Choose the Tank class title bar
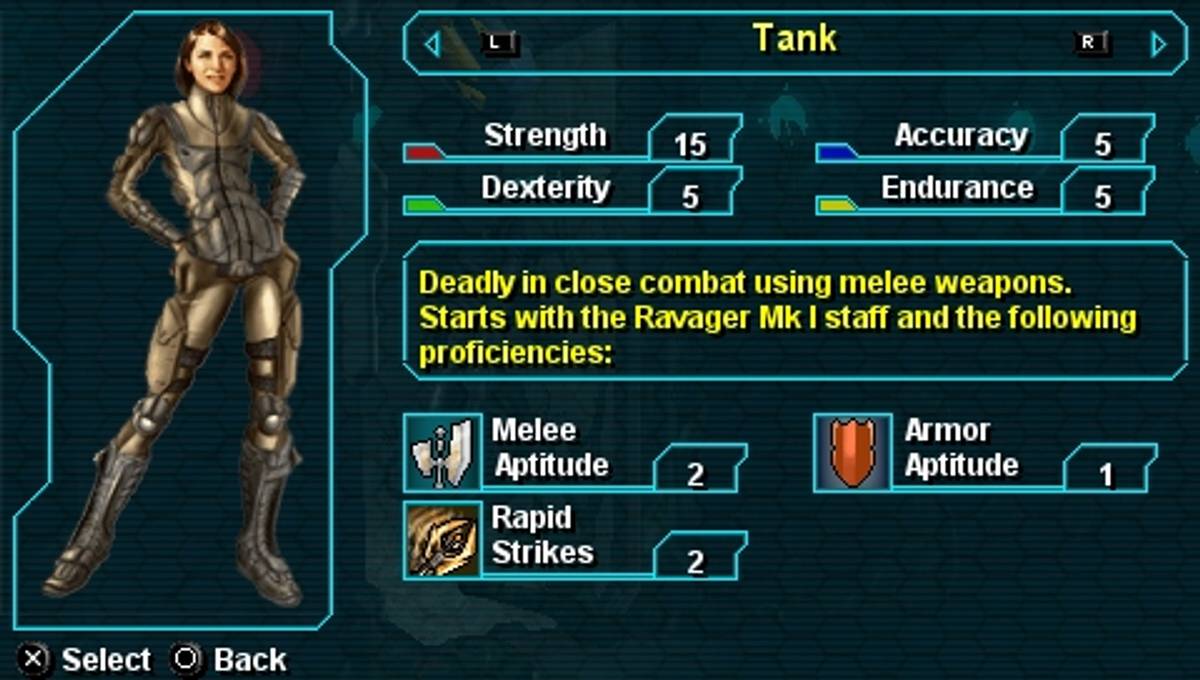 tap(795, 42)
